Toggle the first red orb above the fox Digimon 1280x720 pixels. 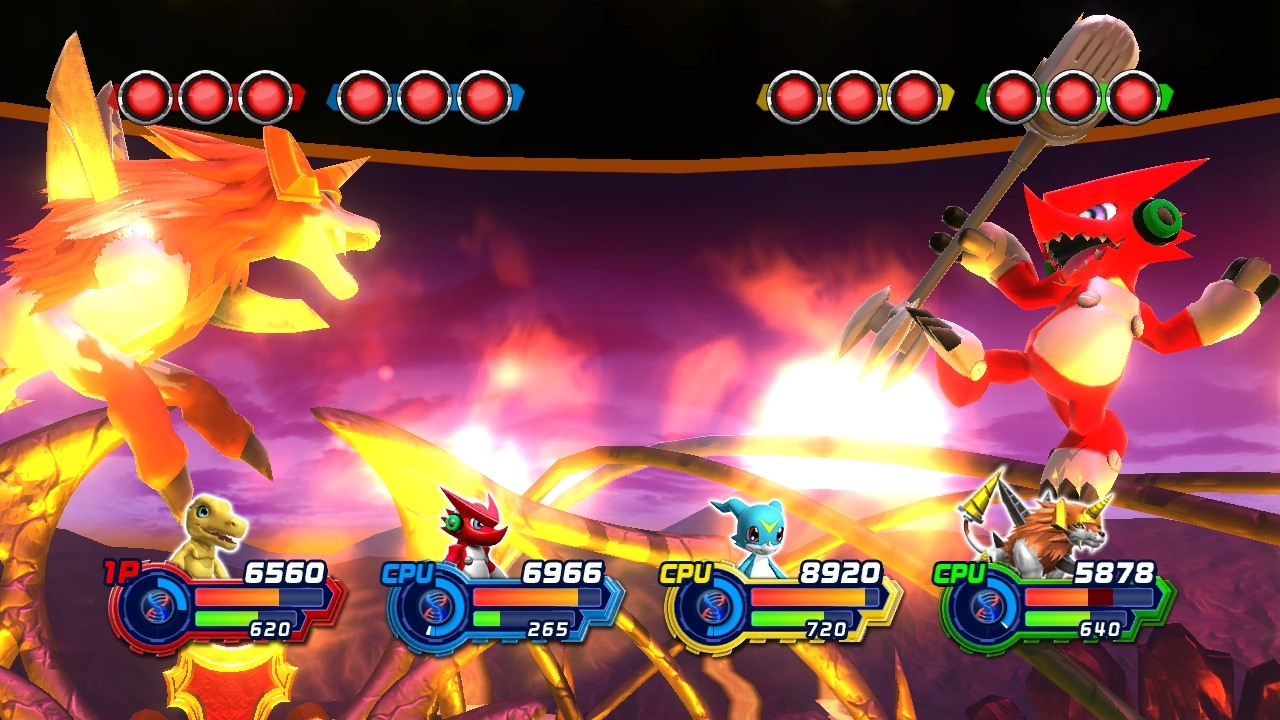point(146,94)
